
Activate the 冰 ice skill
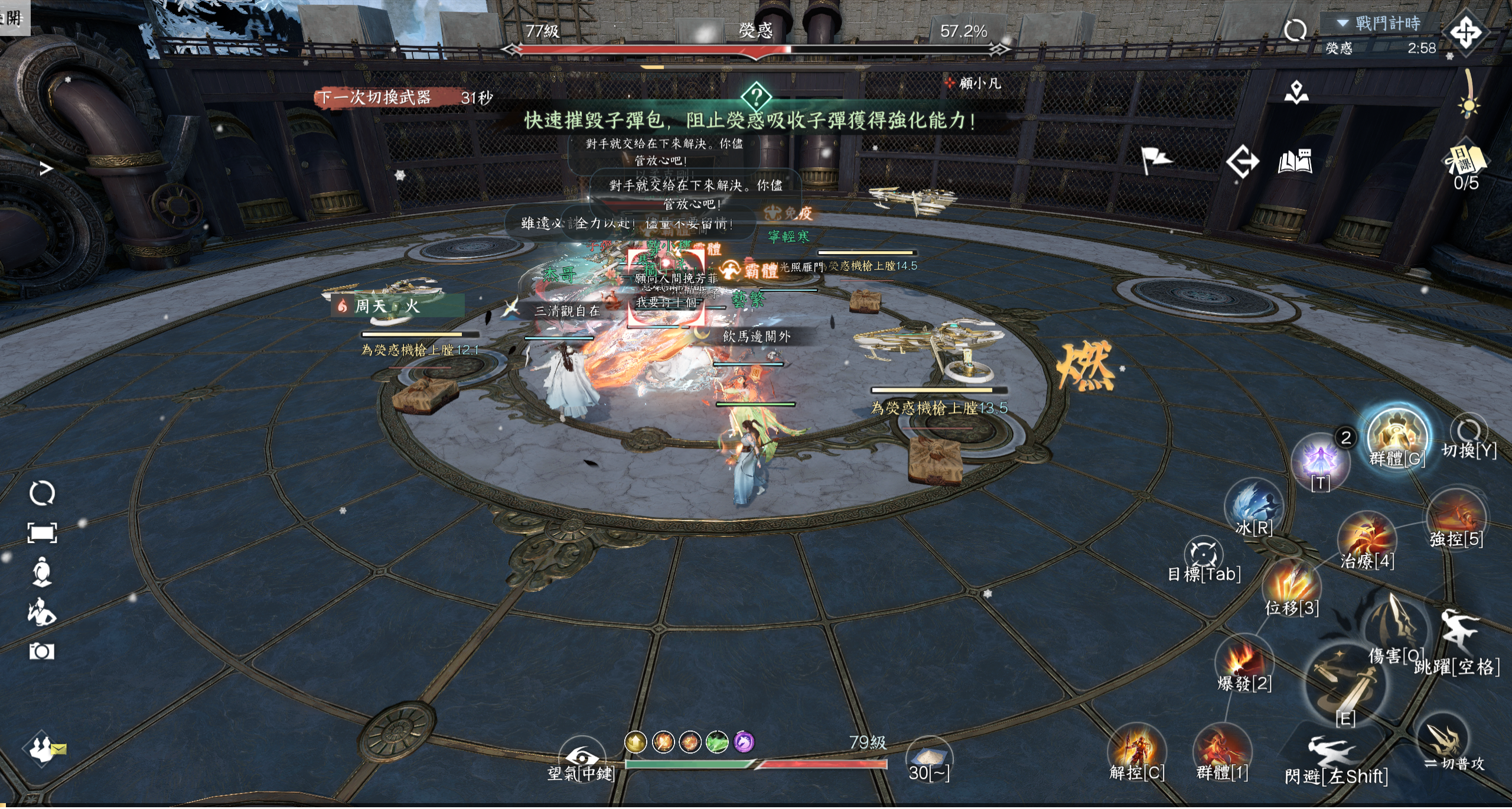(1253, 504)
